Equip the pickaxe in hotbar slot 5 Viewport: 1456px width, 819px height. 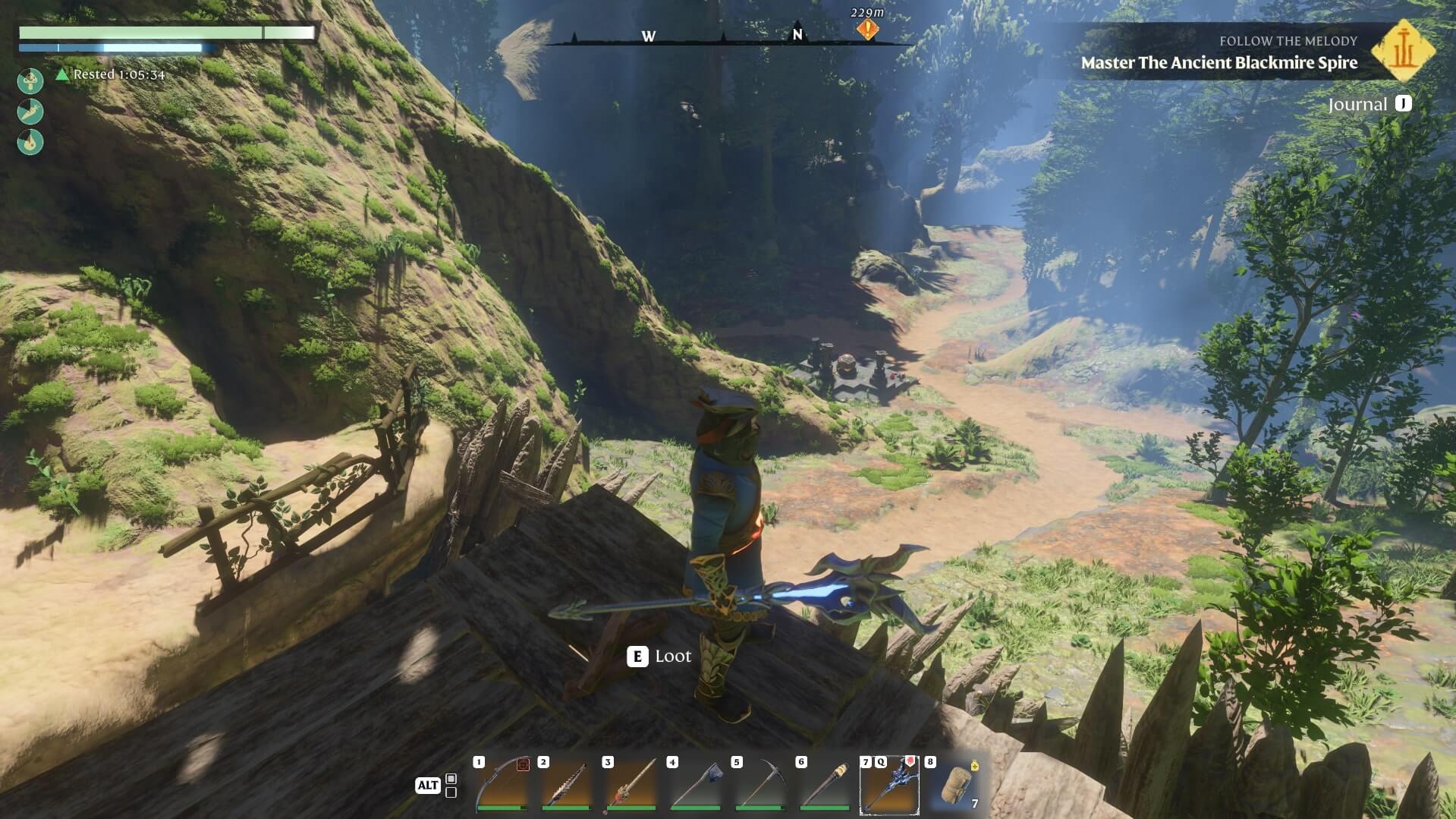point(759,785)
